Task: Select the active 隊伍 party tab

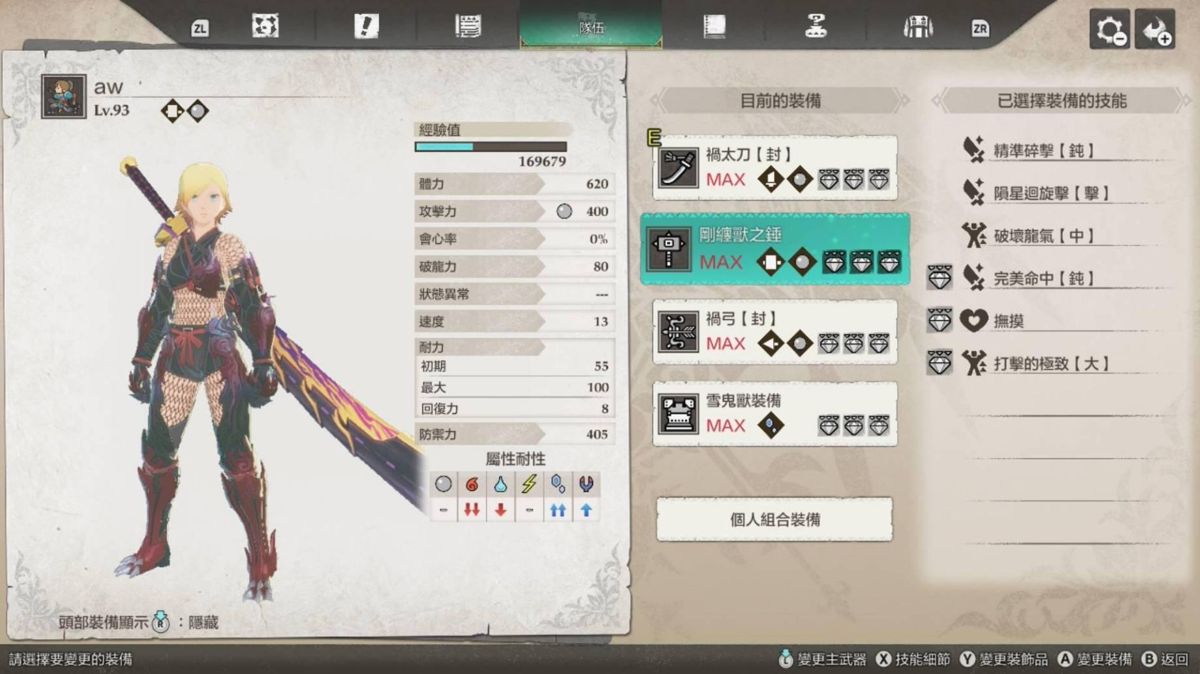Action: tap(590, 25)
